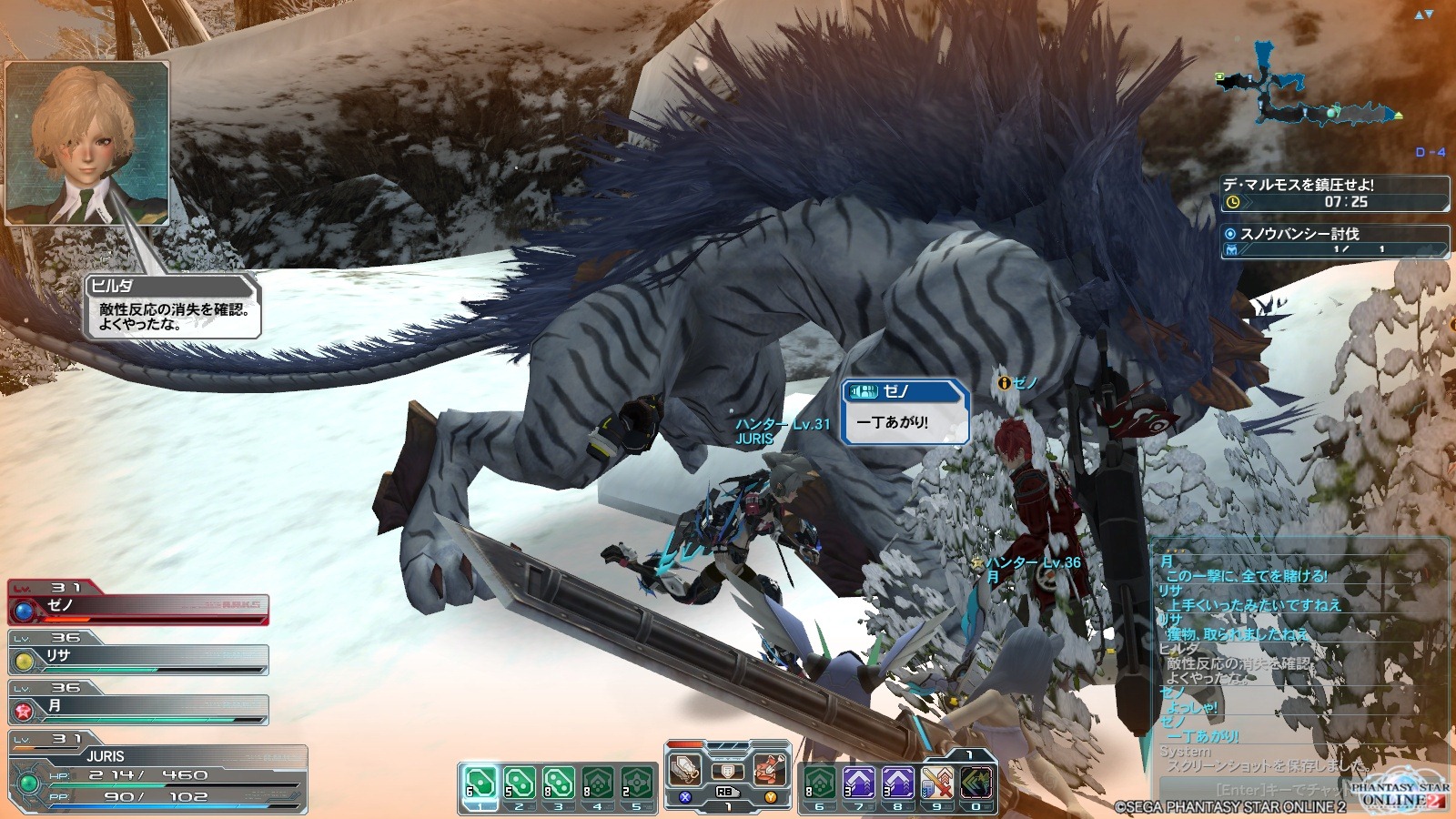Image resolution: width=1456 pixels, height=819 pixels.
Task: Select party member リサ's status panel
Action: click(138, 656)
